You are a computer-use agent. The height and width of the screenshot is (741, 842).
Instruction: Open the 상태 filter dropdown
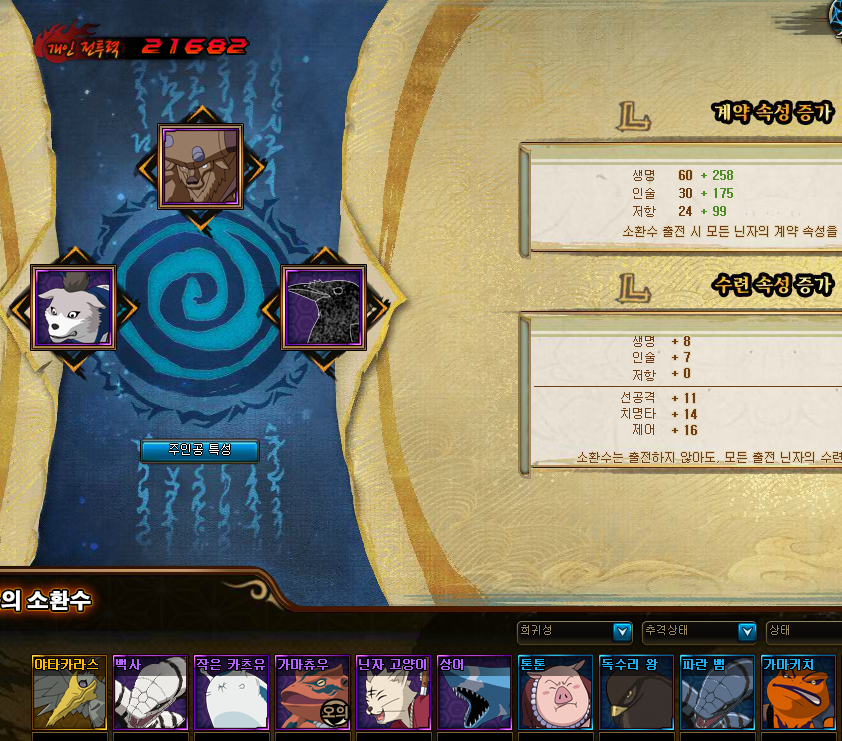click(x=803, y=632)
